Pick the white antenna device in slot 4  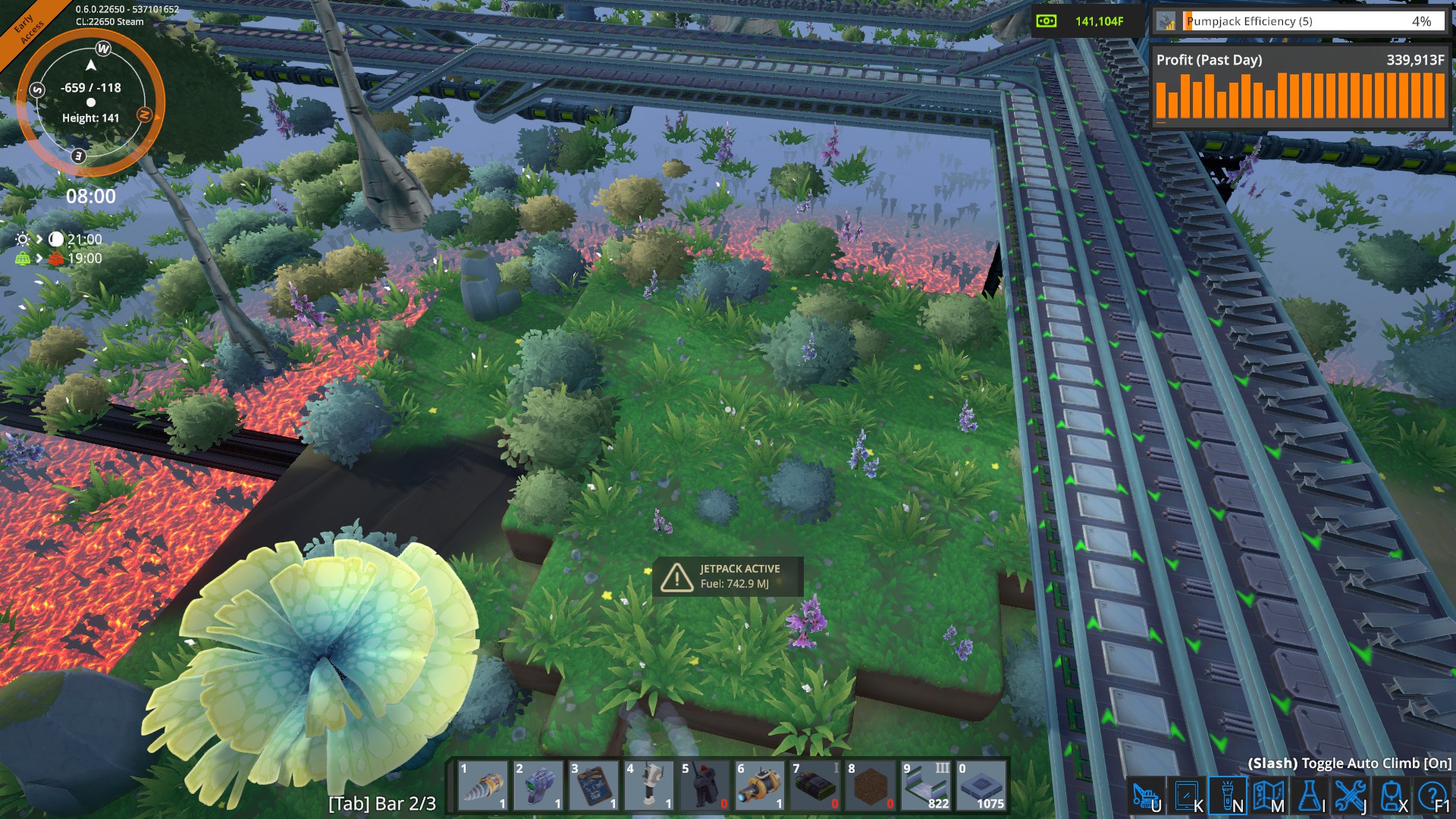(x=649, y=786)
